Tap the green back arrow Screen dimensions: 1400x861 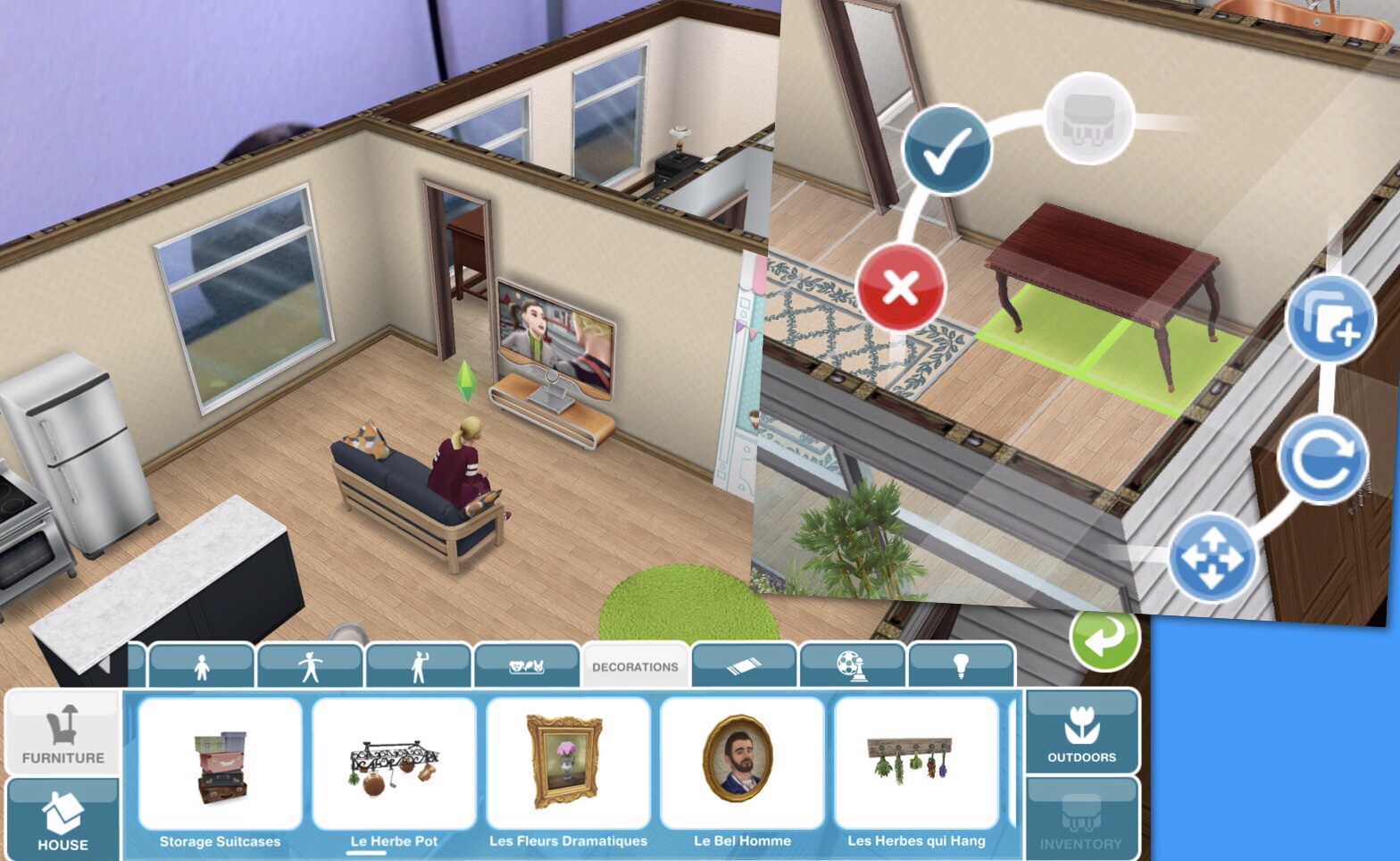[x=1107, y=641]
